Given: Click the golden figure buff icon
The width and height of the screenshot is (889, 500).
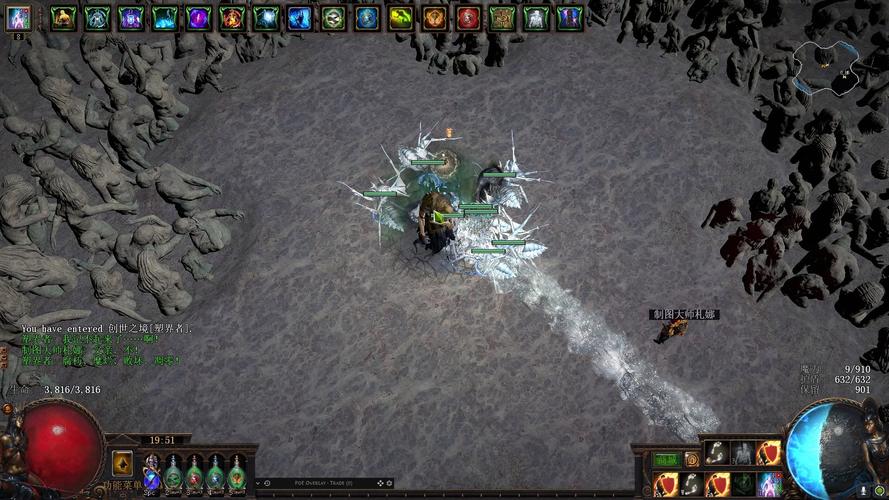Looking at the screenshot, I should [x=63, y=17].
